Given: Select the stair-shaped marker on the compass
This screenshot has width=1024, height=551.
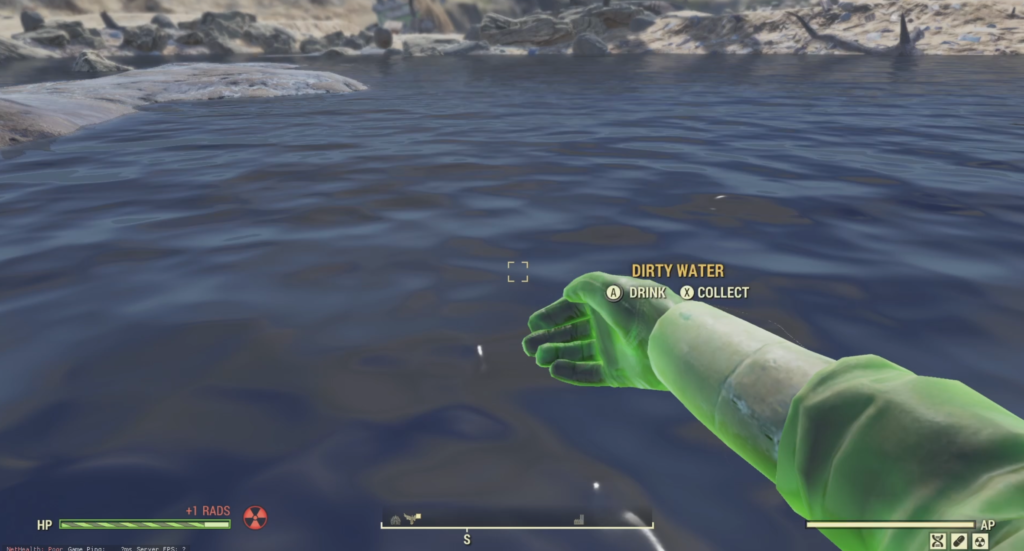Looking at the screenshot, I should tap(579, 519).
